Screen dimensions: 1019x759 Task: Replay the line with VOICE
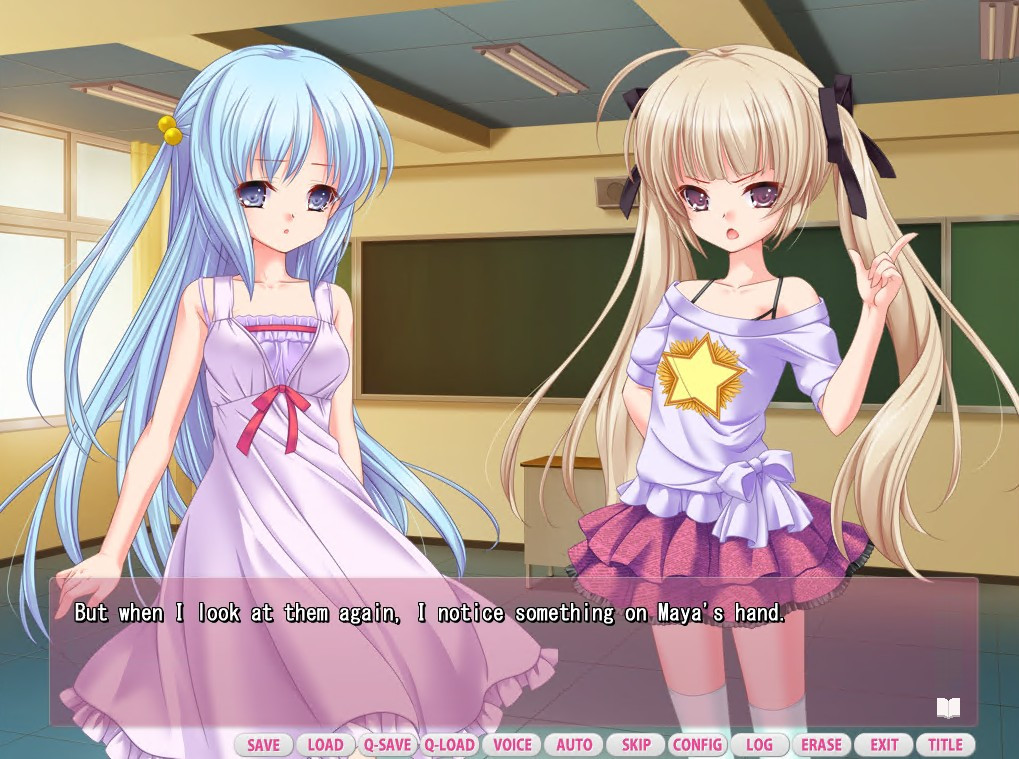tap(512, 745)
